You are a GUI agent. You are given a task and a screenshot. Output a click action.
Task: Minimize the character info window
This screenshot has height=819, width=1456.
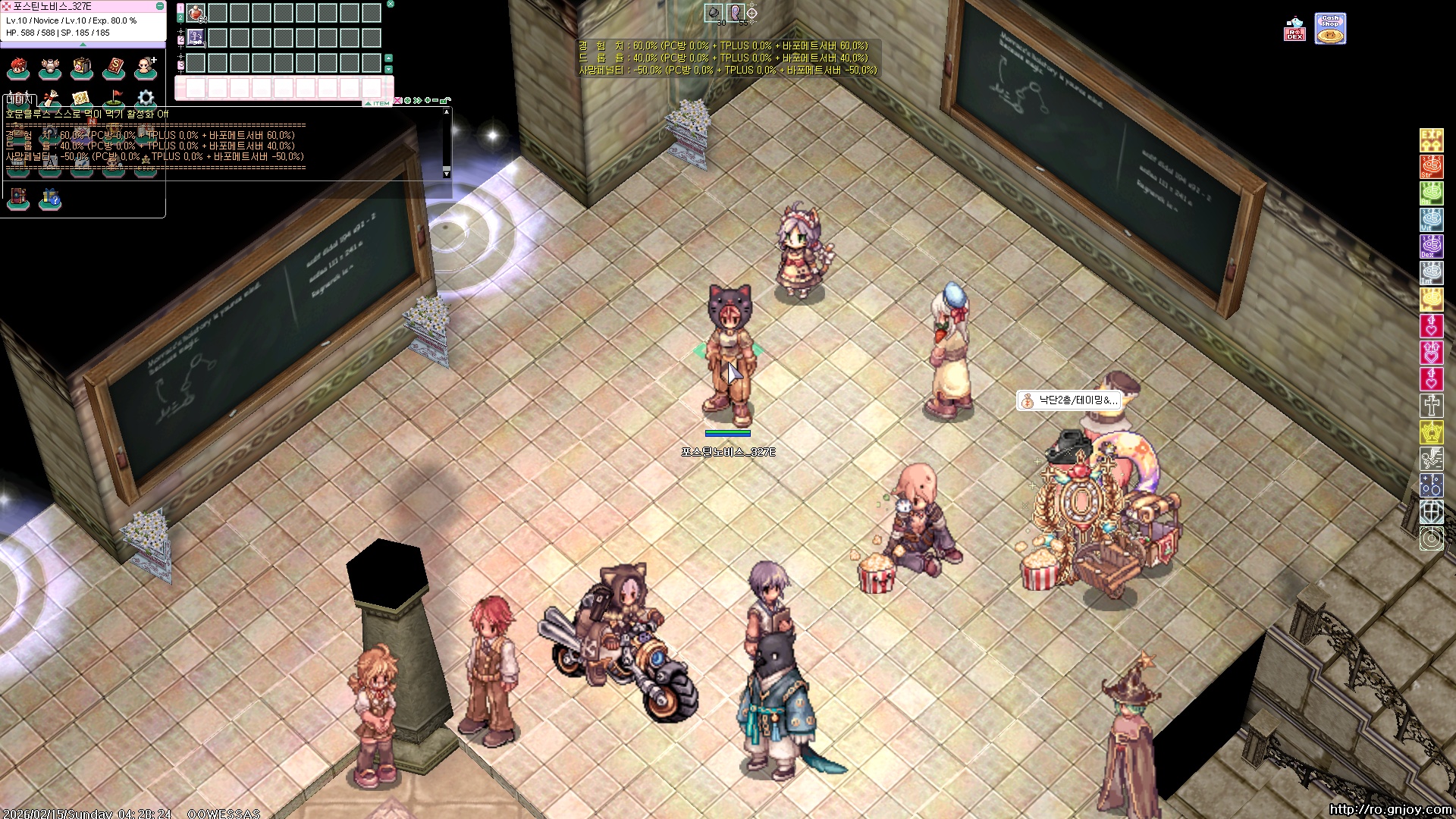coord(160,6)
